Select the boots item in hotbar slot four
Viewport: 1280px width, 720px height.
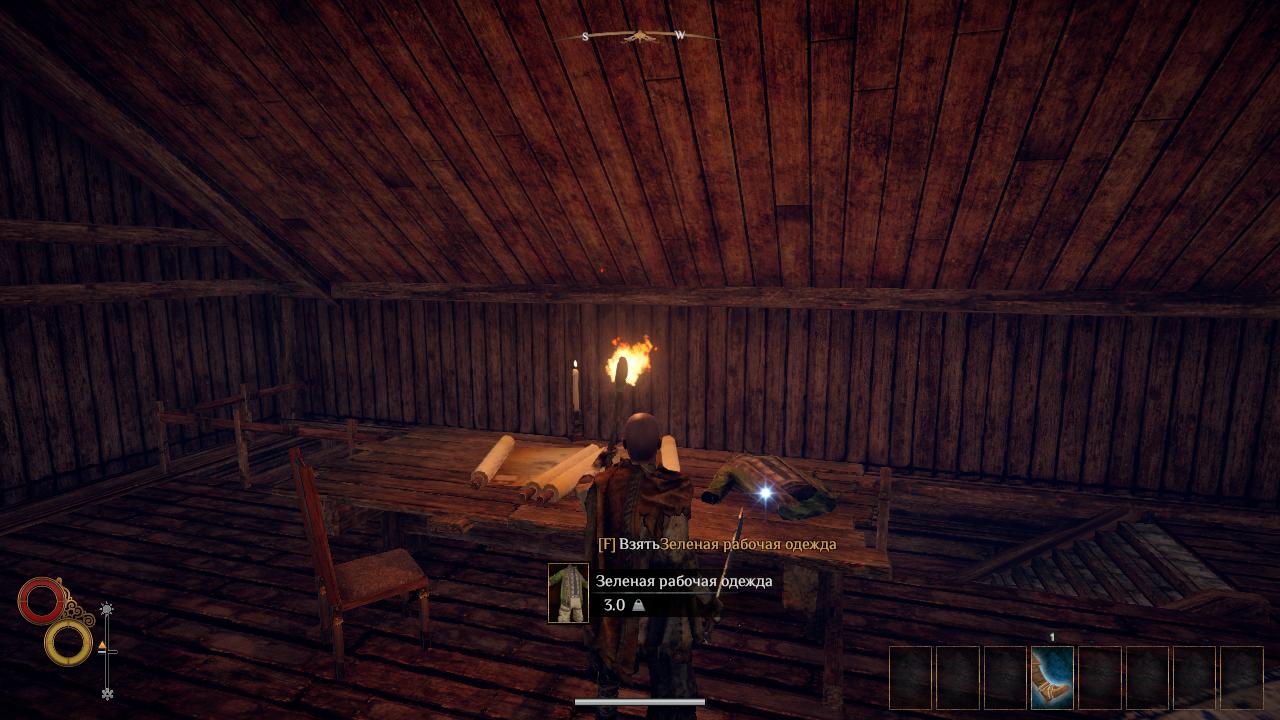1051,673
